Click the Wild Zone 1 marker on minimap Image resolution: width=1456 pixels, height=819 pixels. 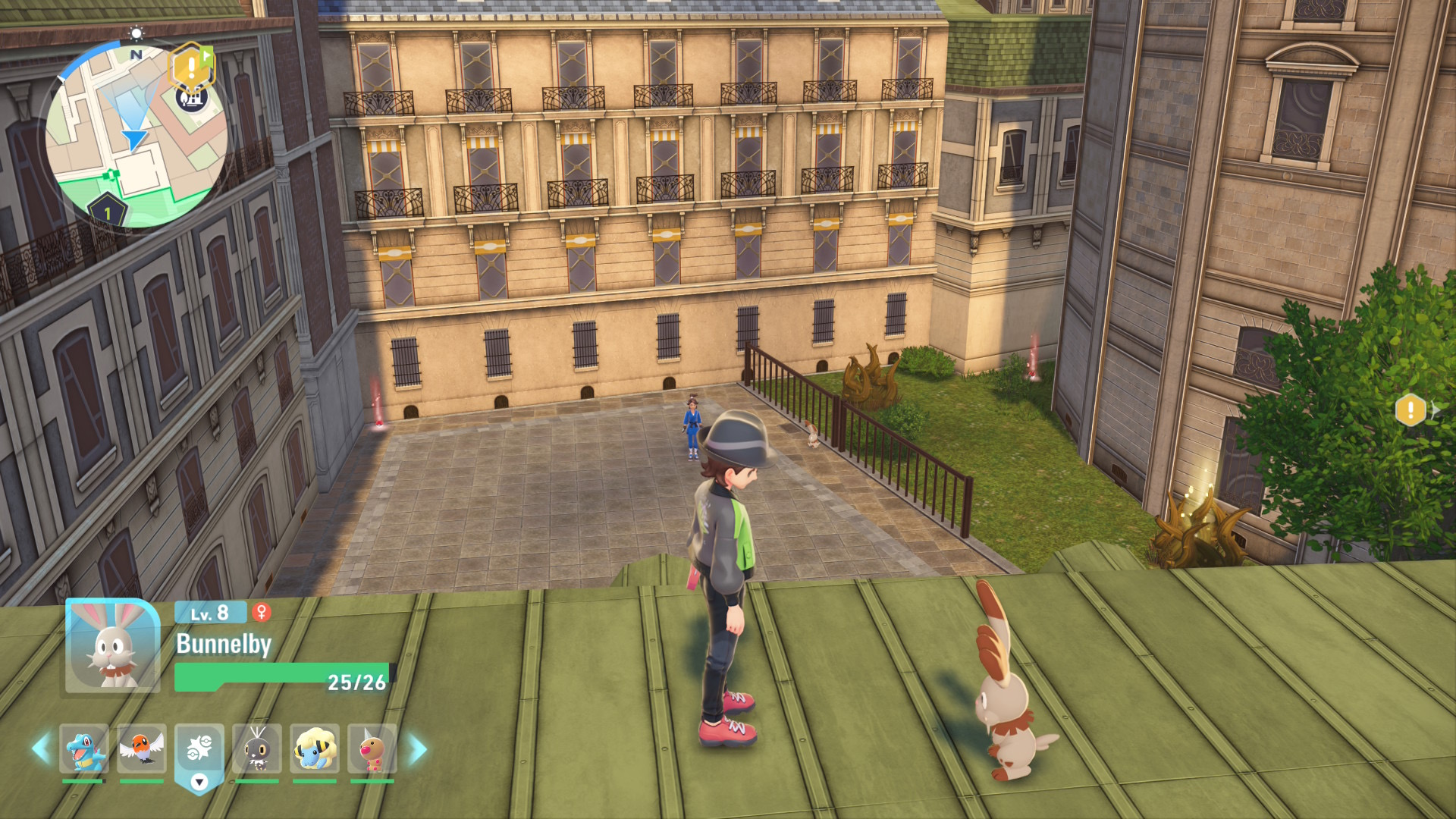(x=107, y=212)
